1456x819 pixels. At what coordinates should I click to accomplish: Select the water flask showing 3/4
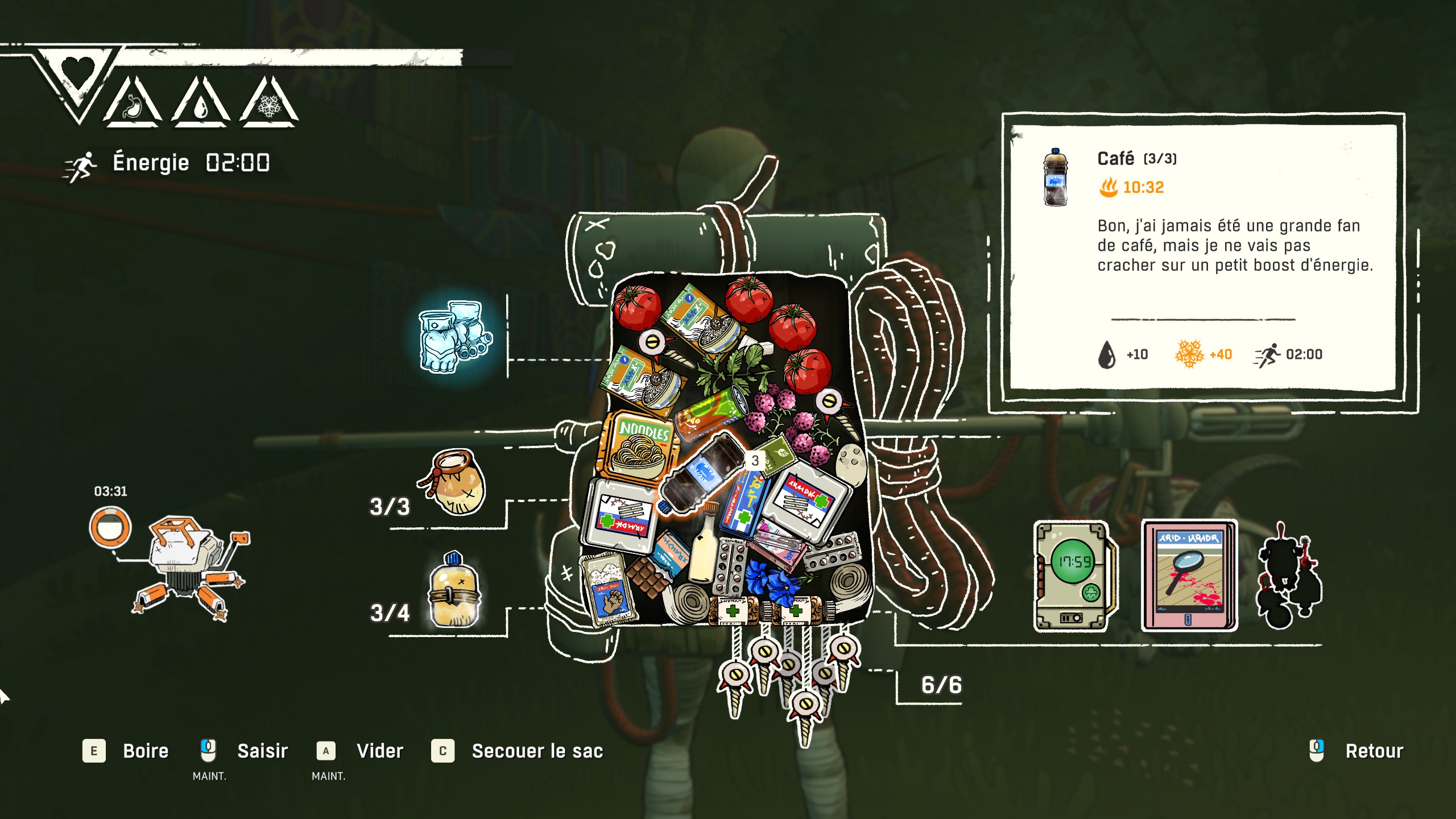(x=454, y=591)
